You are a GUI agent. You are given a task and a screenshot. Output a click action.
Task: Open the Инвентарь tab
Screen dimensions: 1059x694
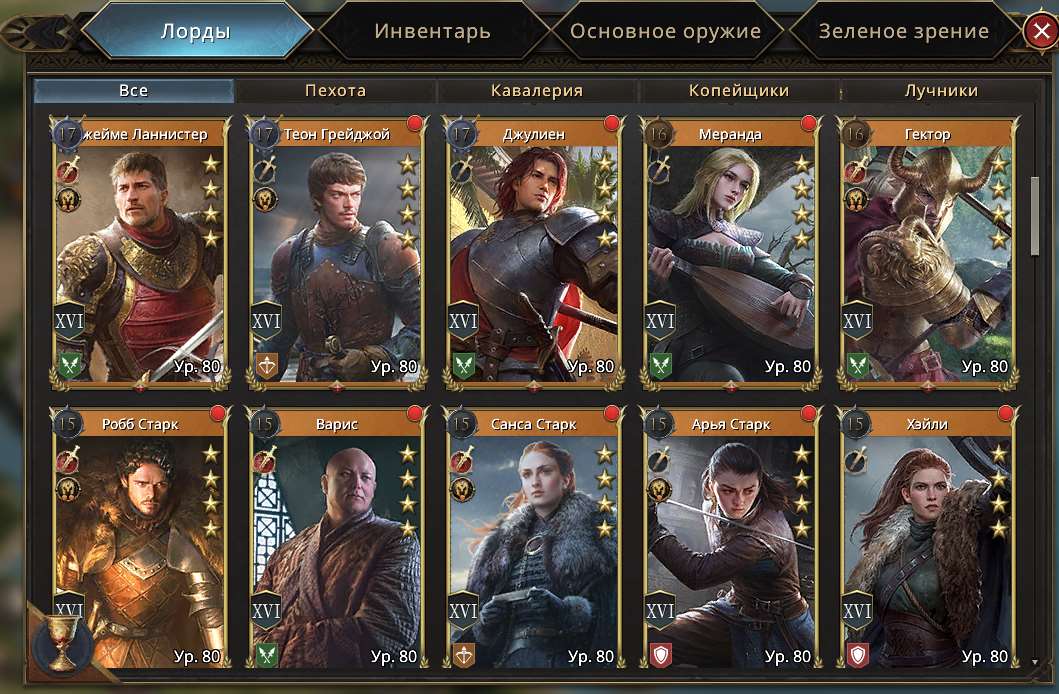(x=432, y=31)
